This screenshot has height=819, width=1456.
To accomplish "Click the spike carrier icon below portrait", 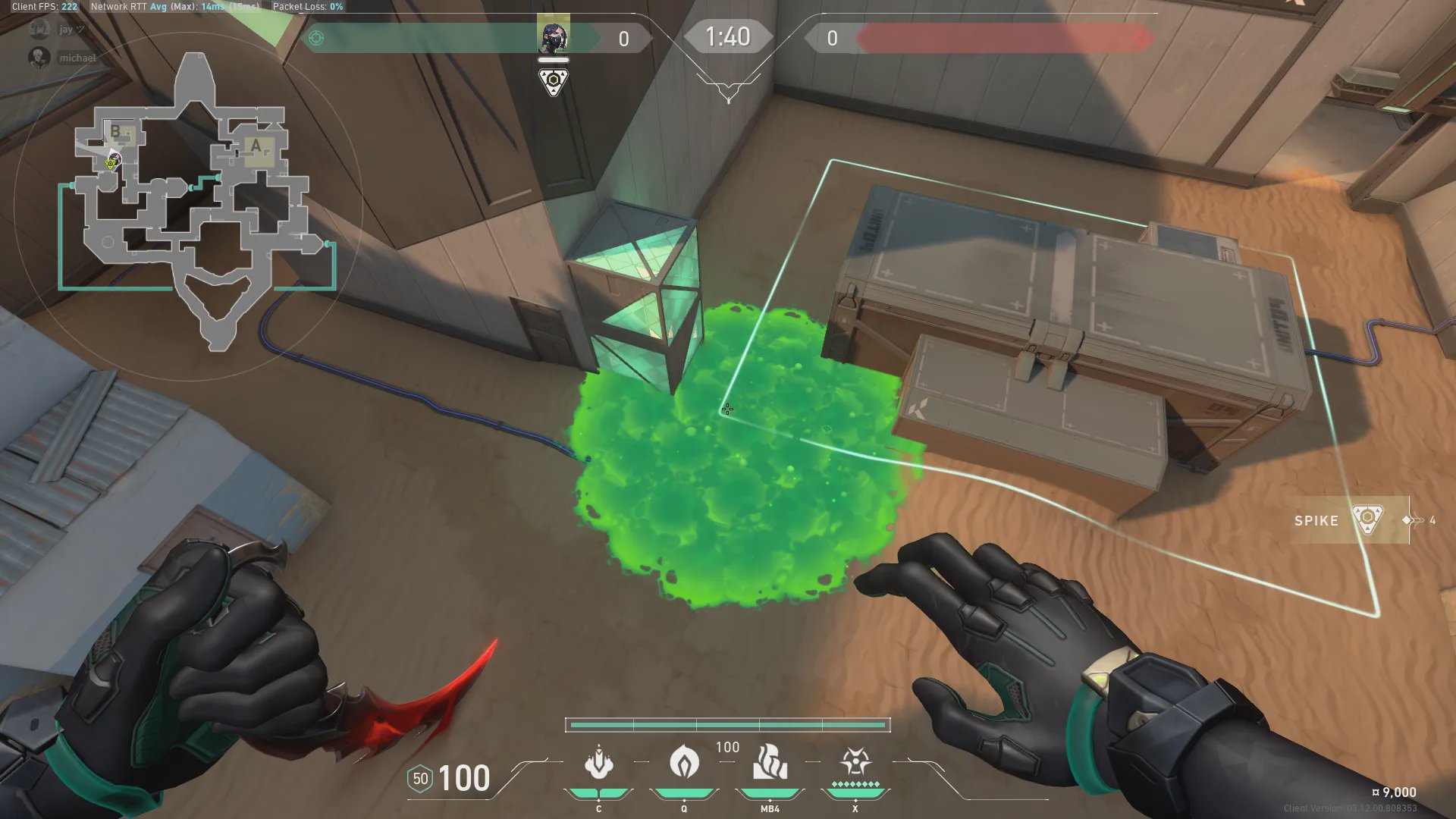I will pos(554,82).
